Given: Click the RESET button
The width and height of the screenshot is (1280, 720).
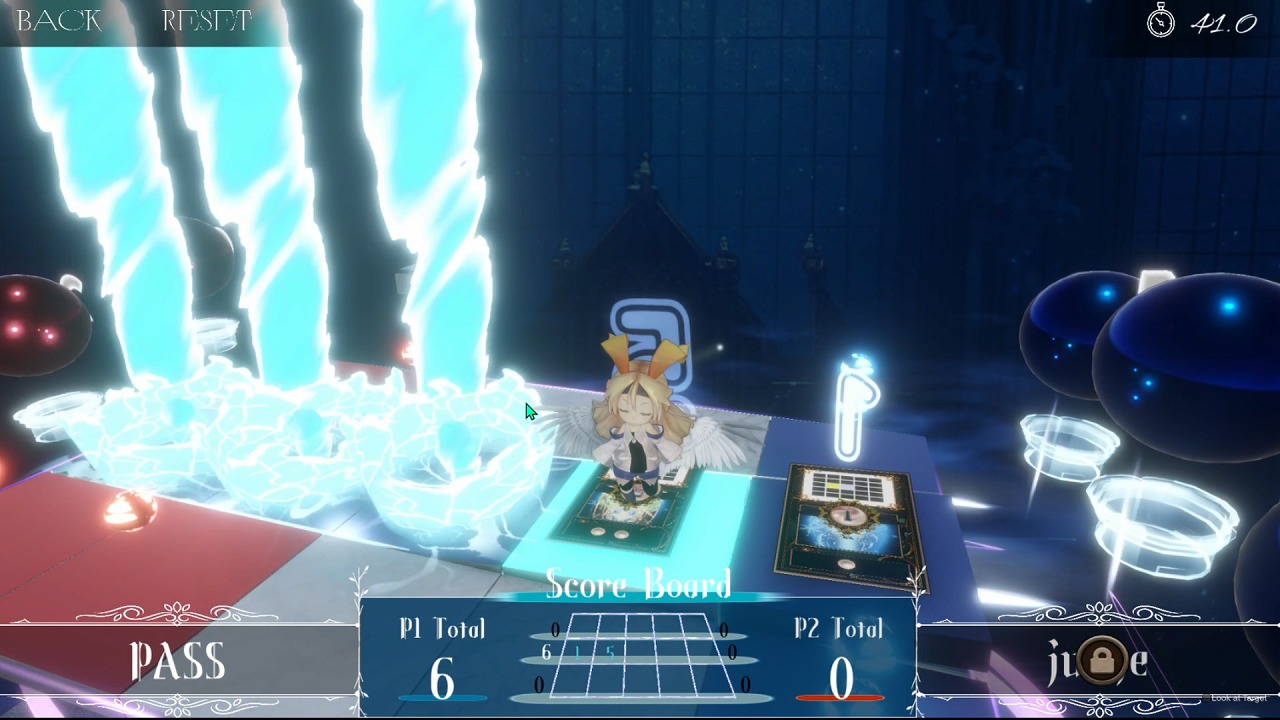Looking at the screenshot, I should (x=206, y=21).
